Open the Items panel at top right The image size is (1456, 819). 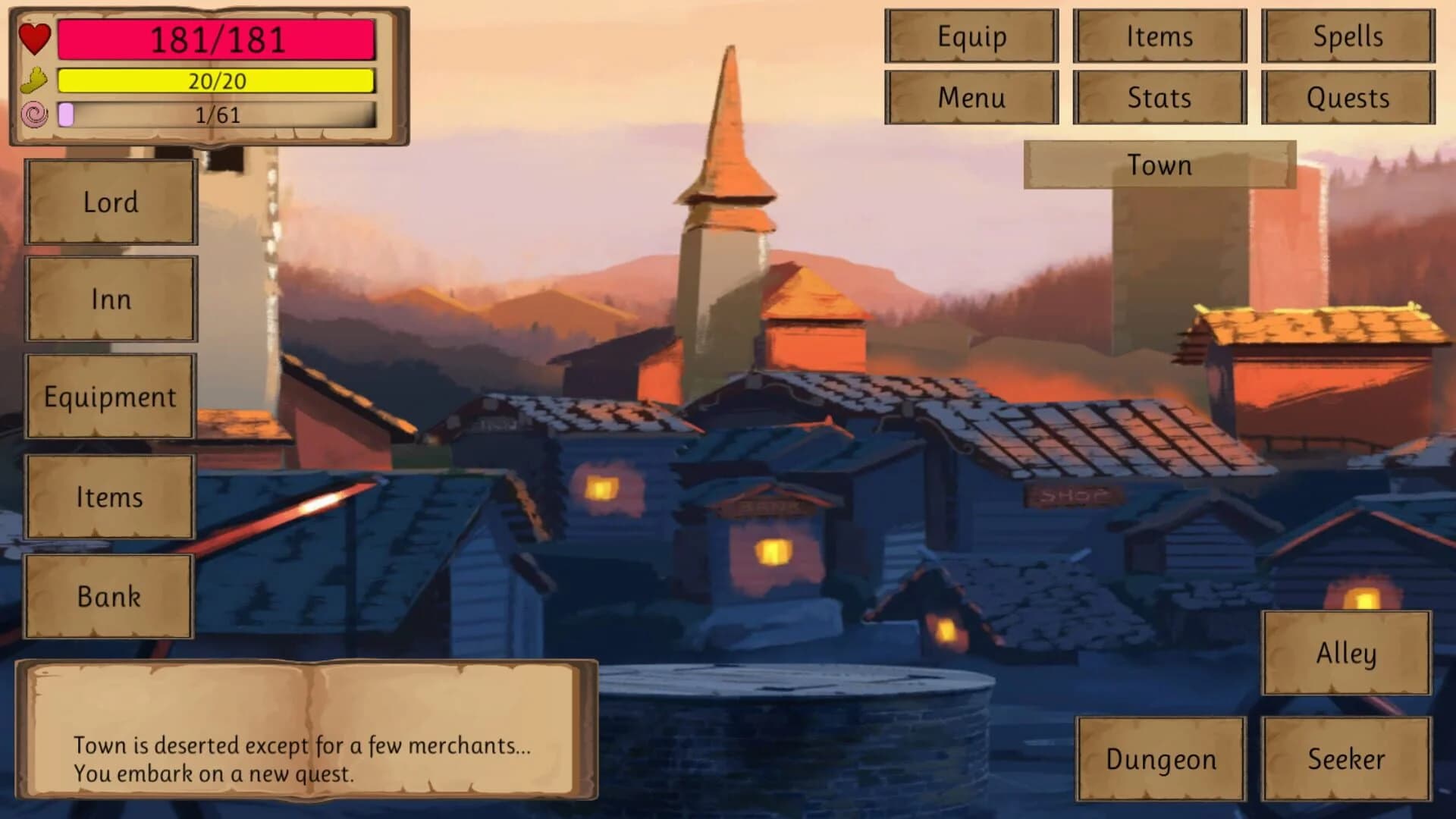pyautogui.click(x=1160, y=36)
